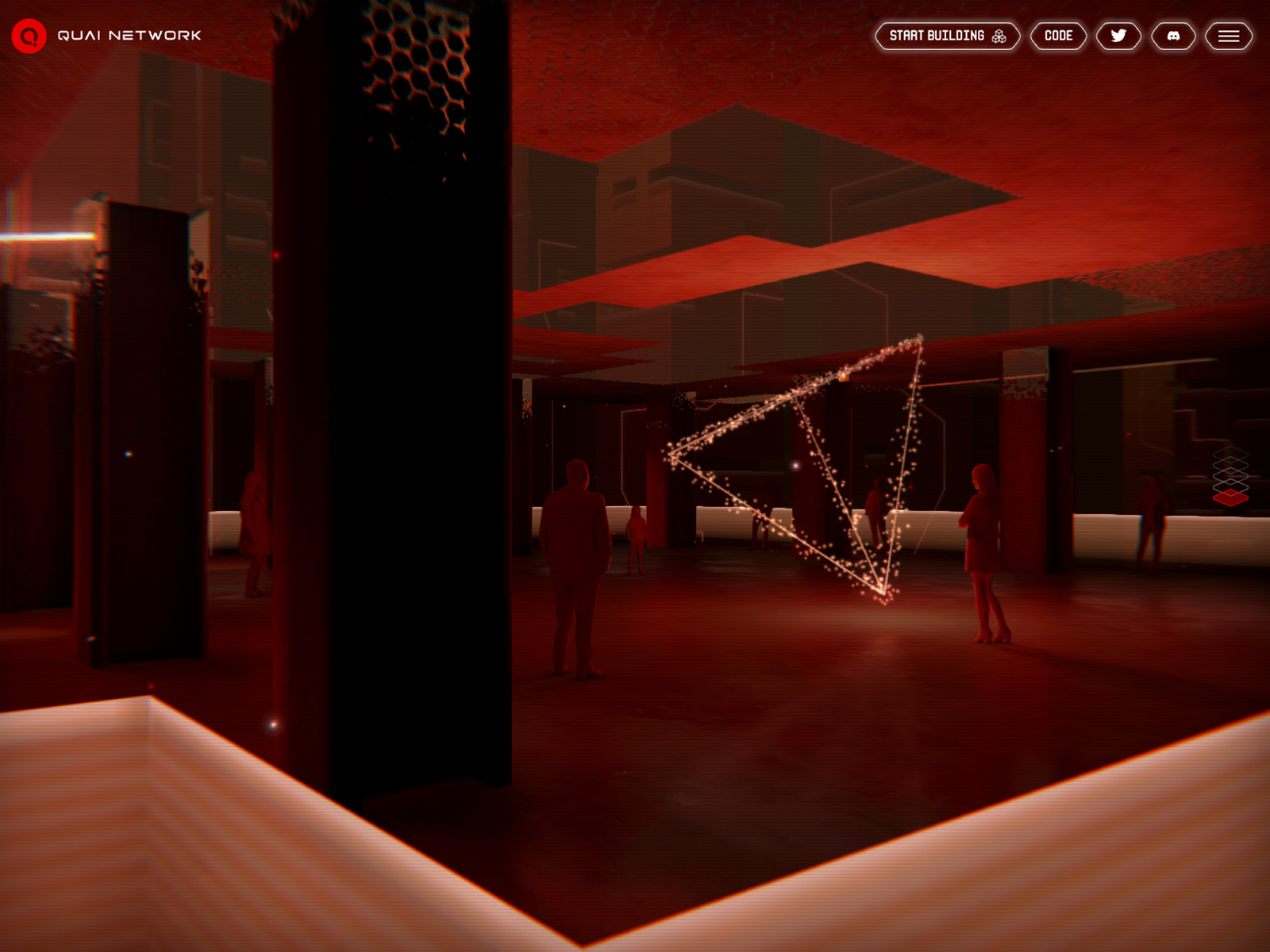Visit the Twitter page via the bird icon
This screenshot has width=1270, height=952.
tap(1118, 36)
